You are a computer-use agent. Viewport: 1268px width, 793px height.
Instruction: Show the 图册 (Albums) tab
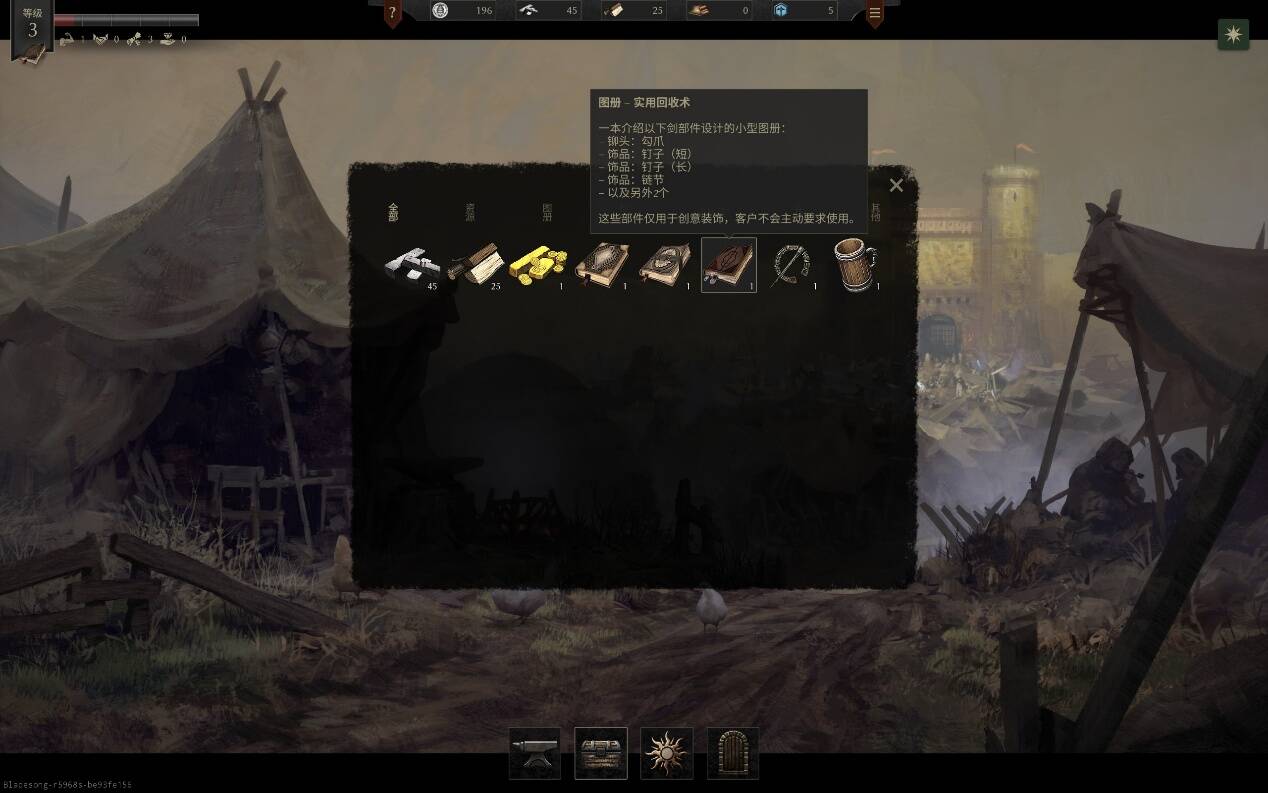[547, 212]
